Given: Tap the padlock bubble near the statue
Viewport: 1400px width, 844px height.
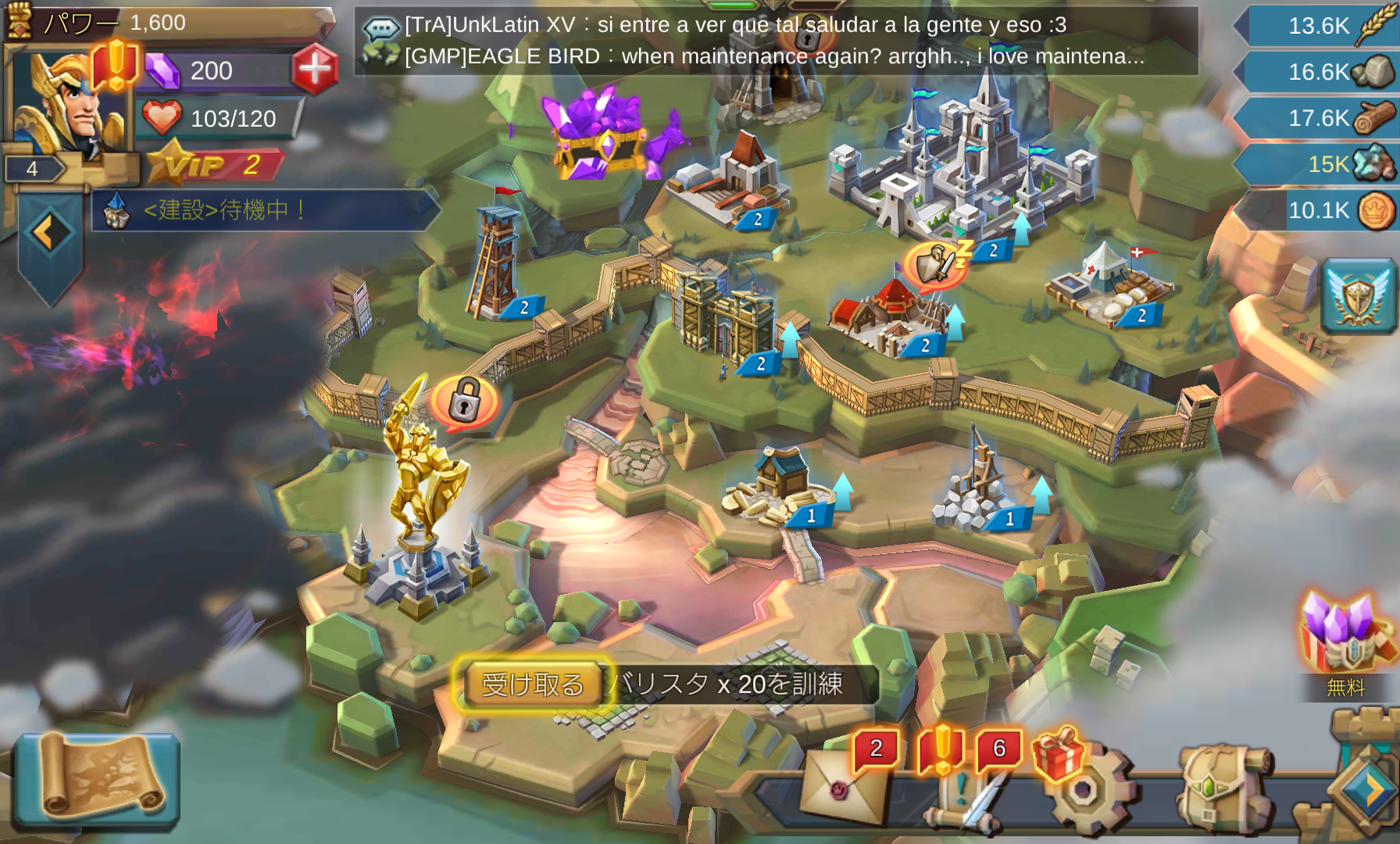Looking at the screenshot, I should pos(465,401).
